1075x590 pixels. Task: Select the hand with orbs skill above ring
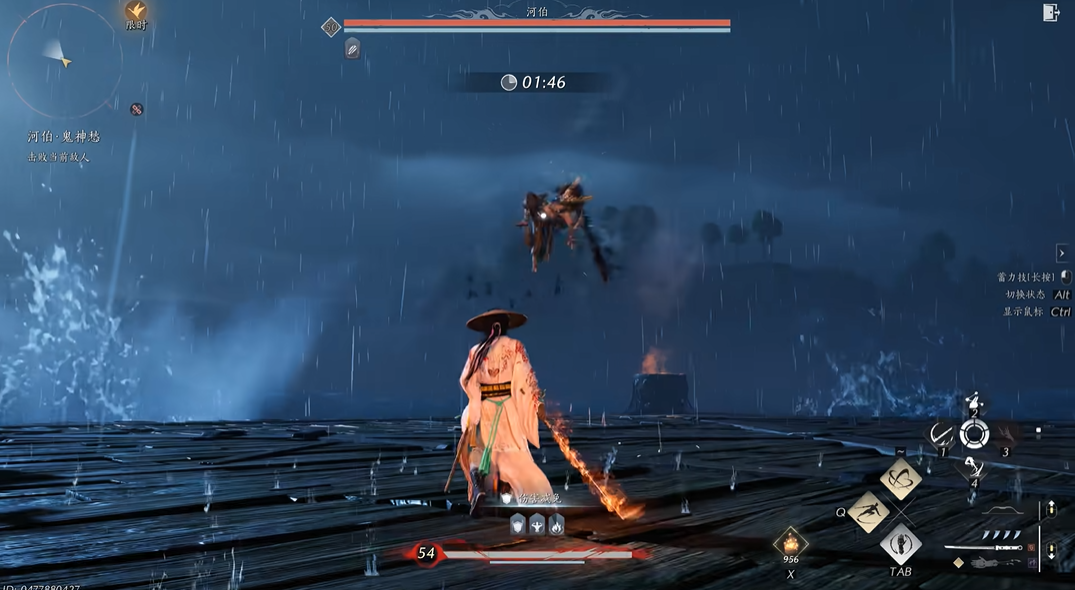pyautogui.click(x=974, y=404)
